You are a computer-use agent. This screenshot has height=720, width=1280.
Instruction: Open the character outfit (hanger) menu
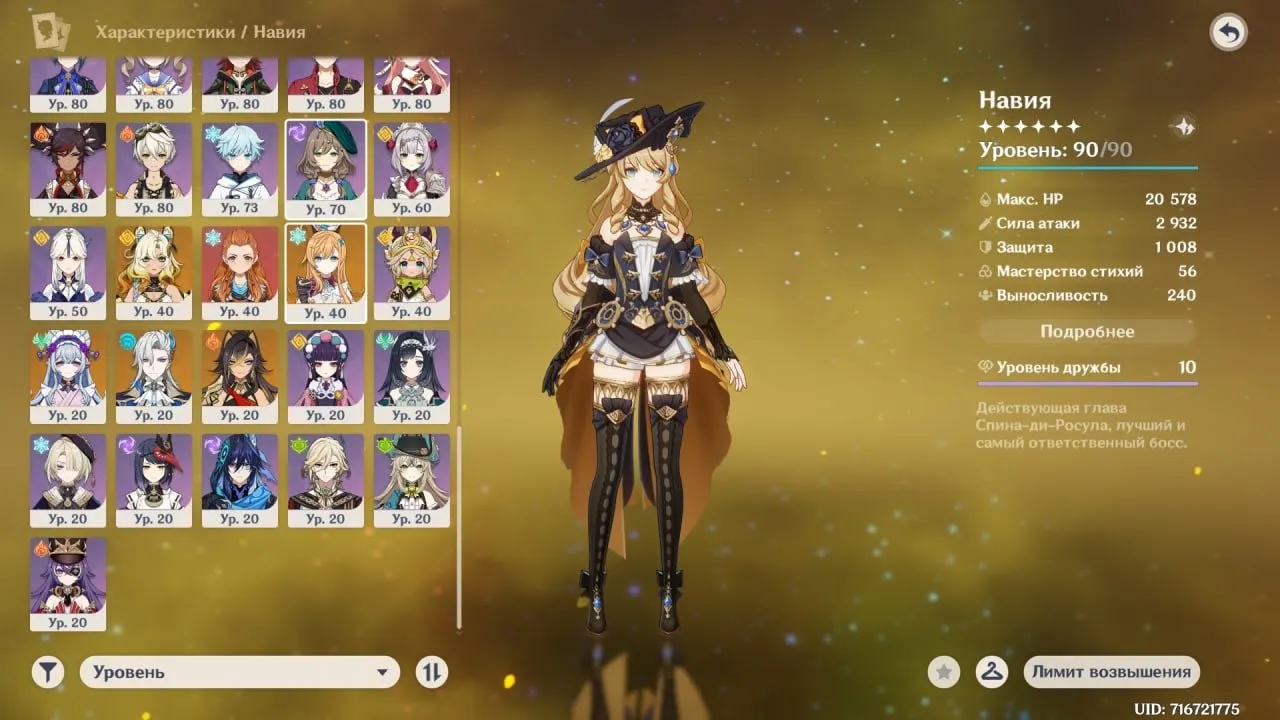[992, 672]
